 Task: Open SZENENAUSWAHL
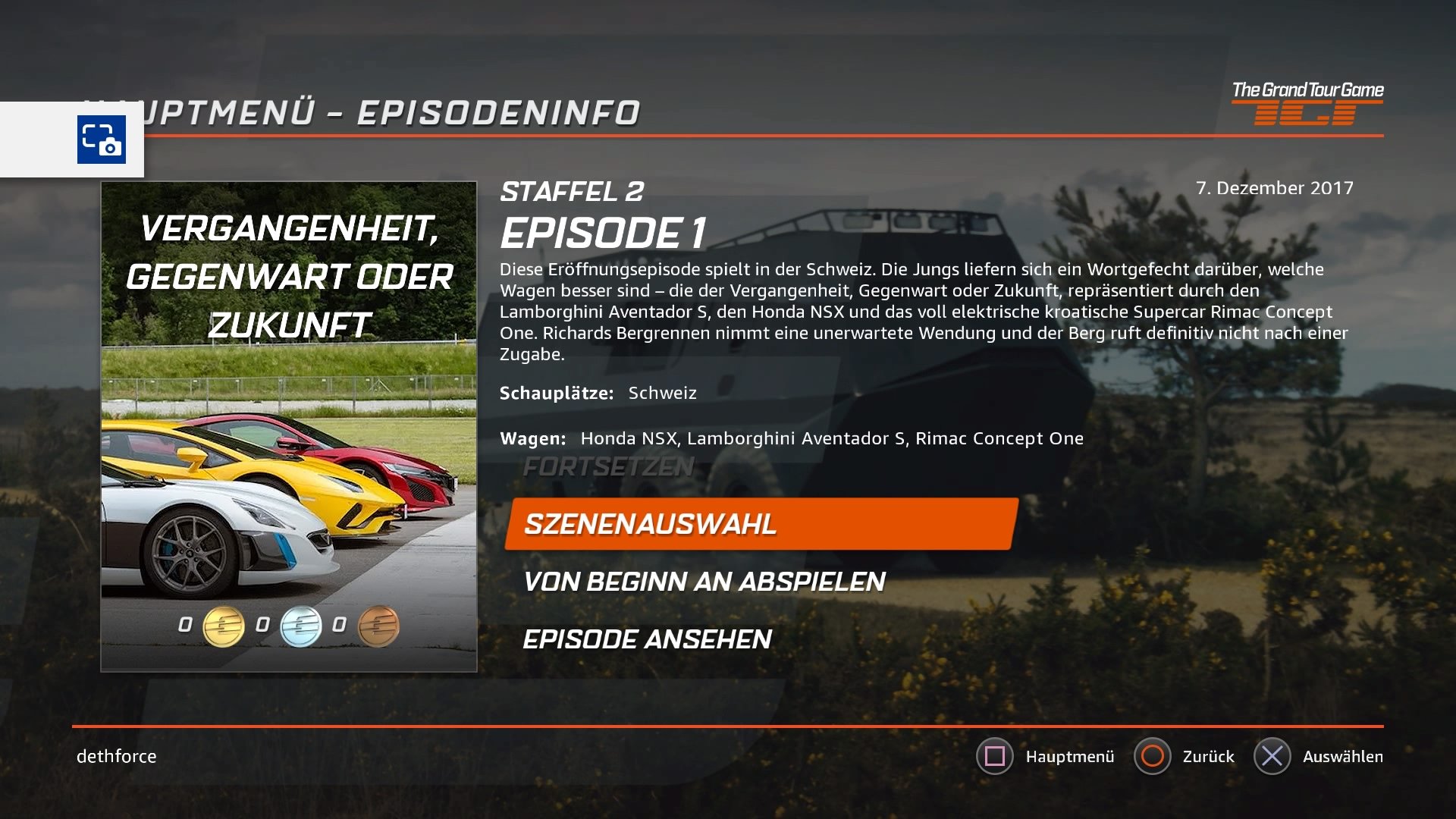click(650, 523)
